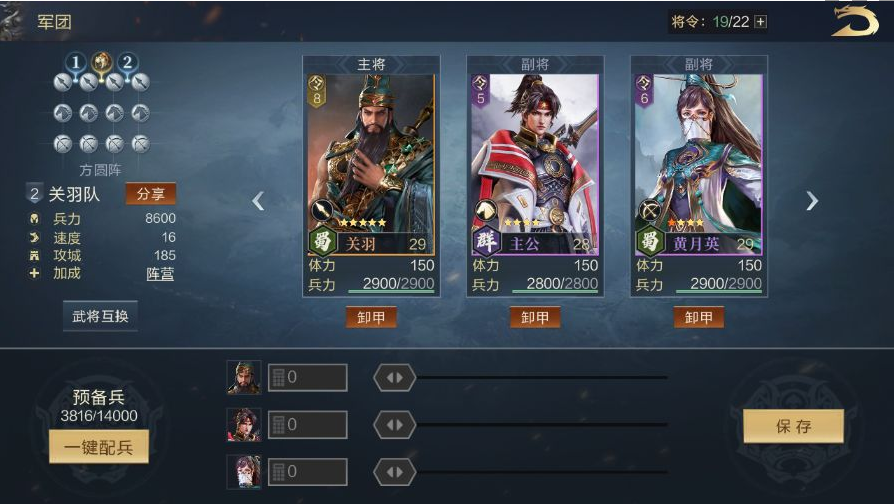Click 卸甲 below the 主公 card
This screenshot has height=504, width=894.
pyautogui.click(x=534, y=317)
